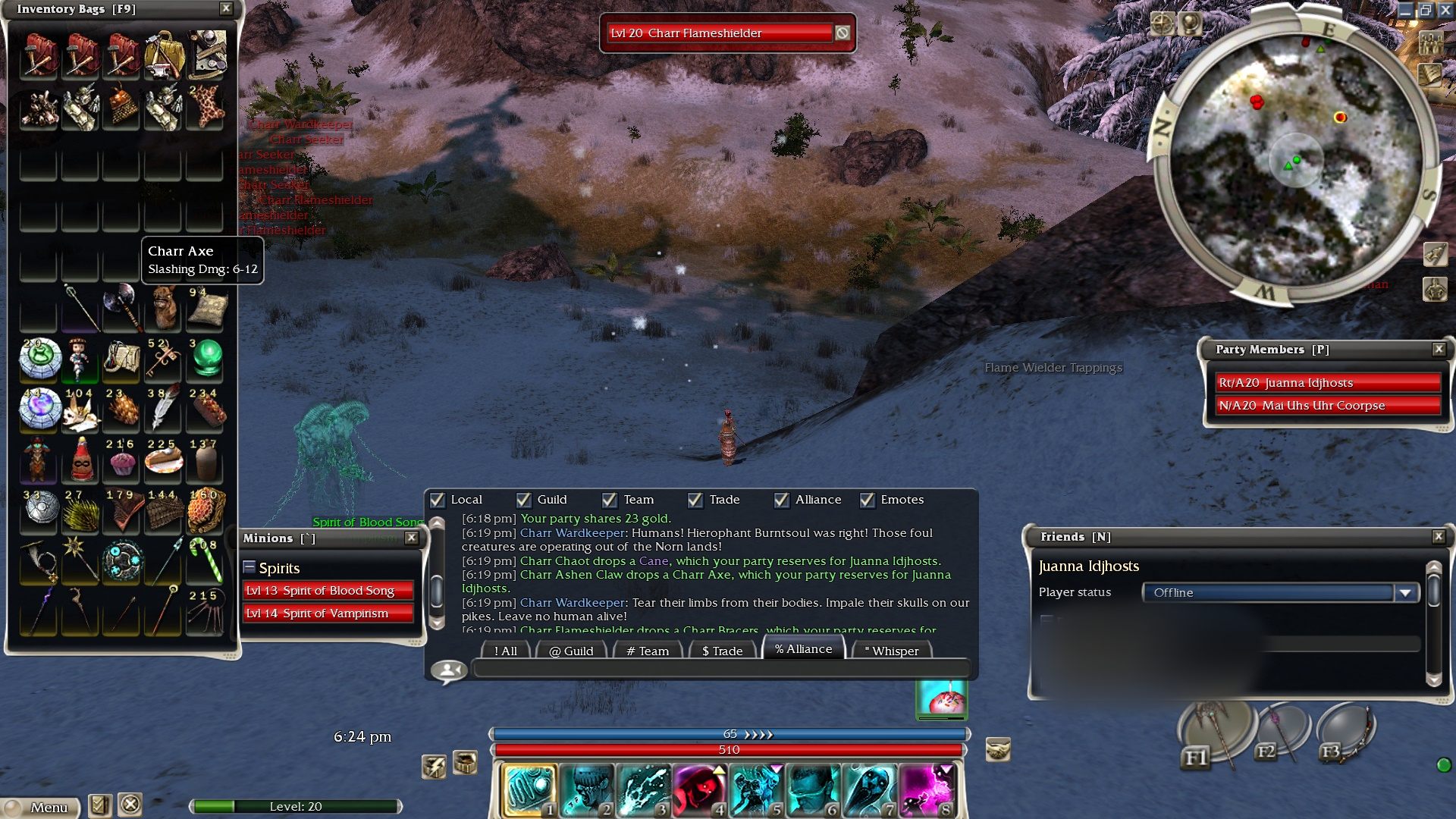The width and height of the screenshot is (1456, 819).
Task: Close the Minions window
Action: pyautogui.click(x=411, y=538)
